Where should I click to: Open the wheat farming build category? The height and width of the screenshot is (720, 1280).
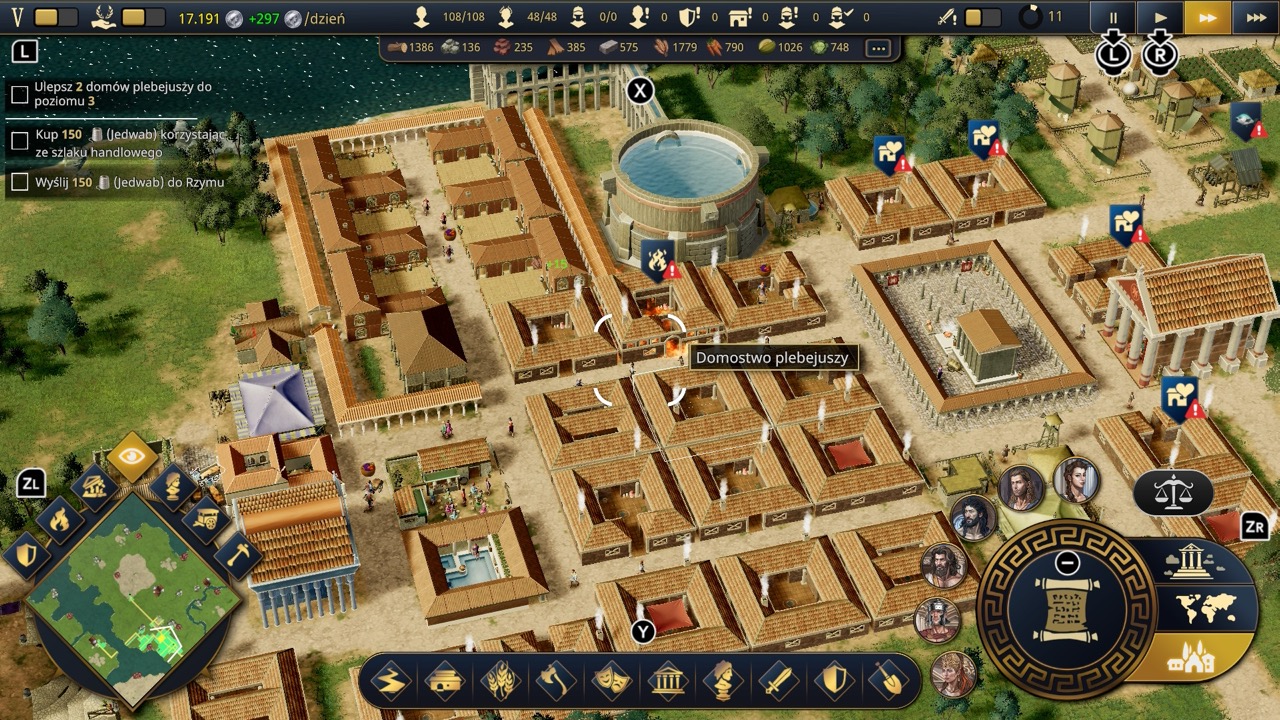500,682
